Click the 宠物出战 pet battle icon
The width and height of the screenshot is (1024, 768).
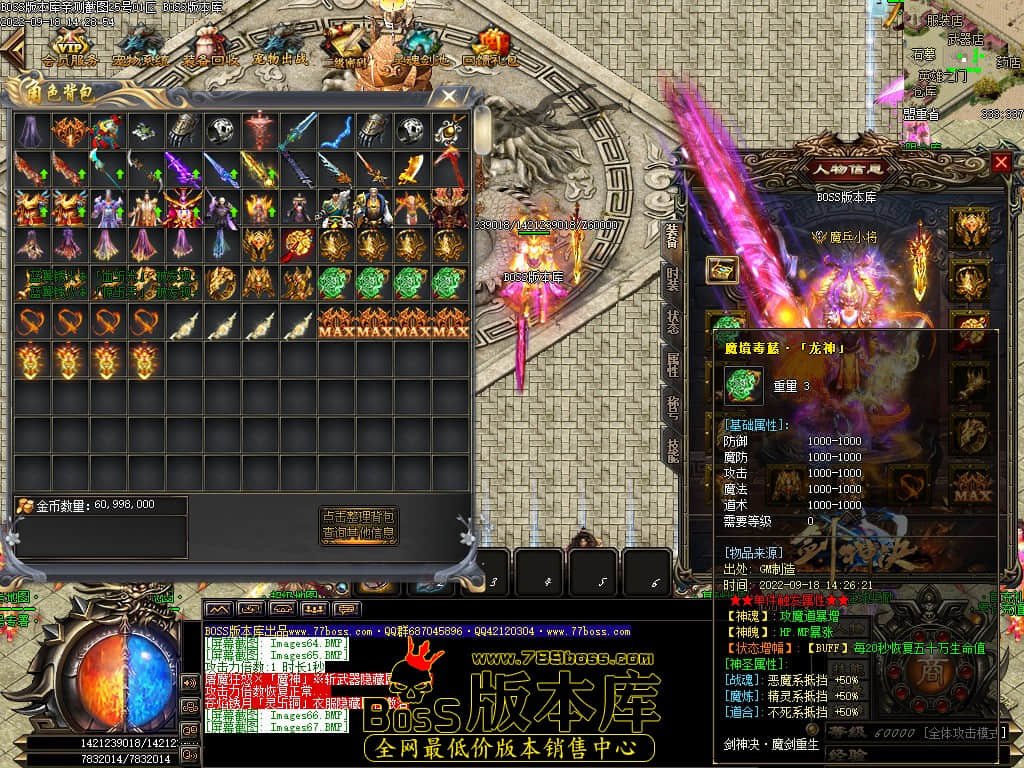281,47
